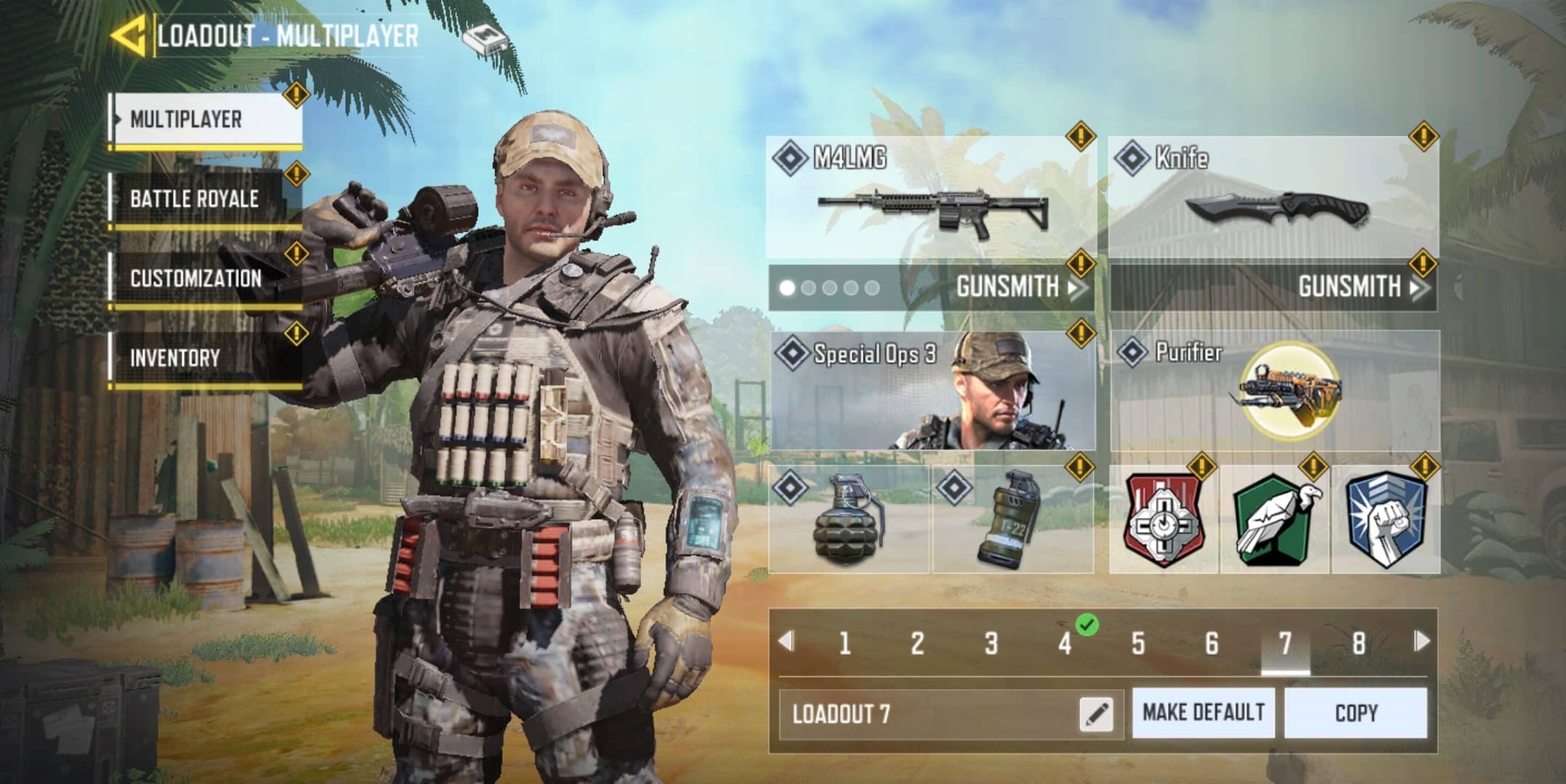Change the smoke grenade tactical slot
Image resolution: width=1566 pixels, height=784 pixels.
point(1012,520)
